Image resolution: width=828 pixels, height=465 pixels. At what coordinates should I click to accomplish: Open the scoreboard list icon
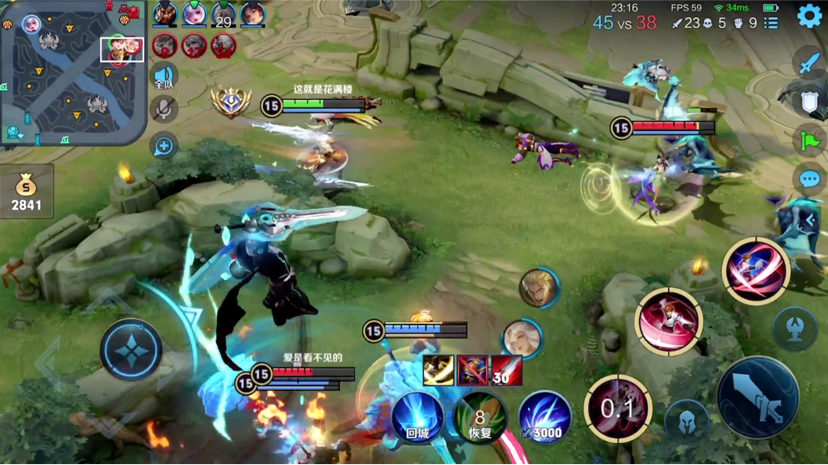coord(771,22)
